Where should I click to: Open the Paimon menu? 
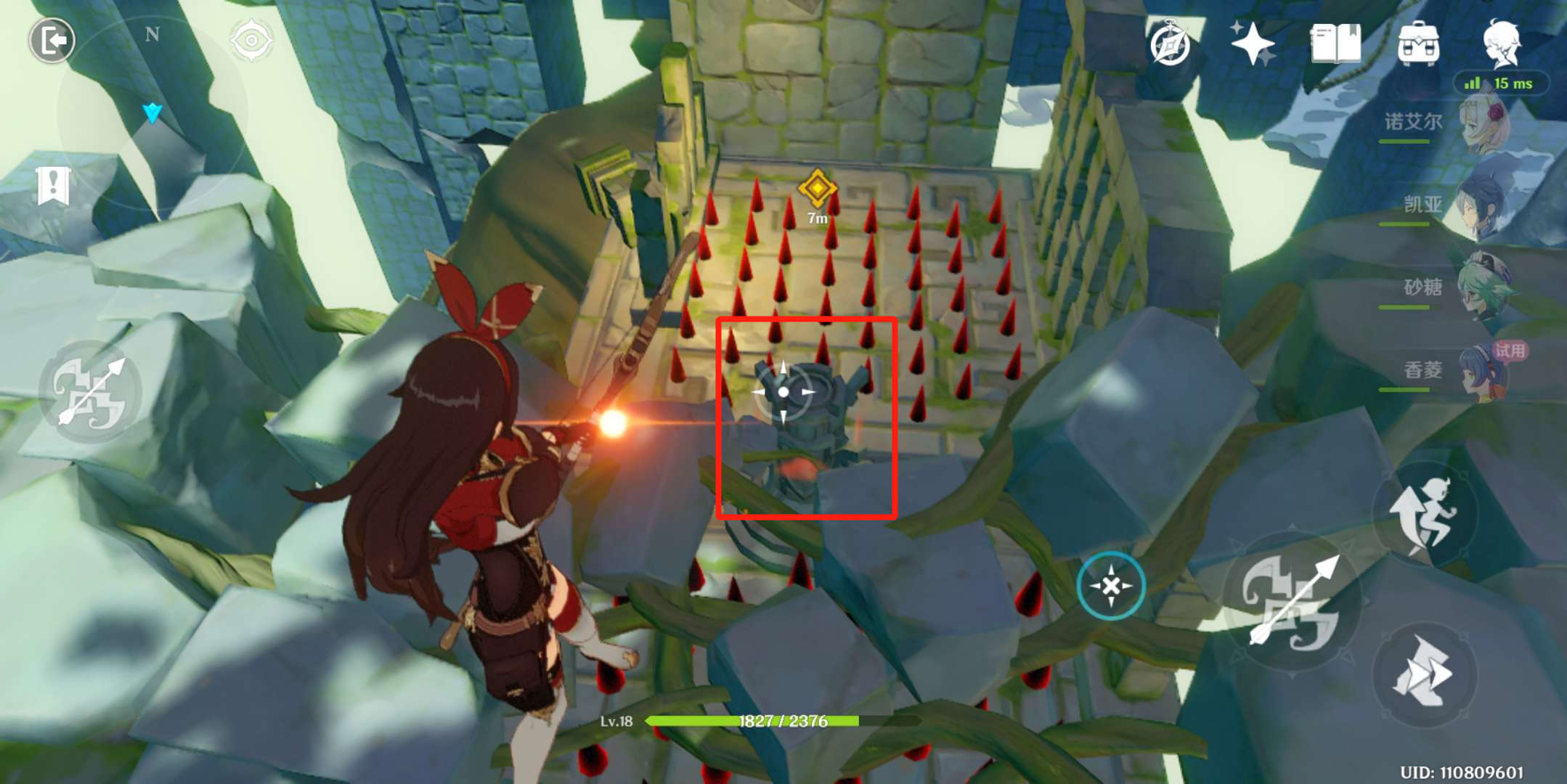(1502, 42)
